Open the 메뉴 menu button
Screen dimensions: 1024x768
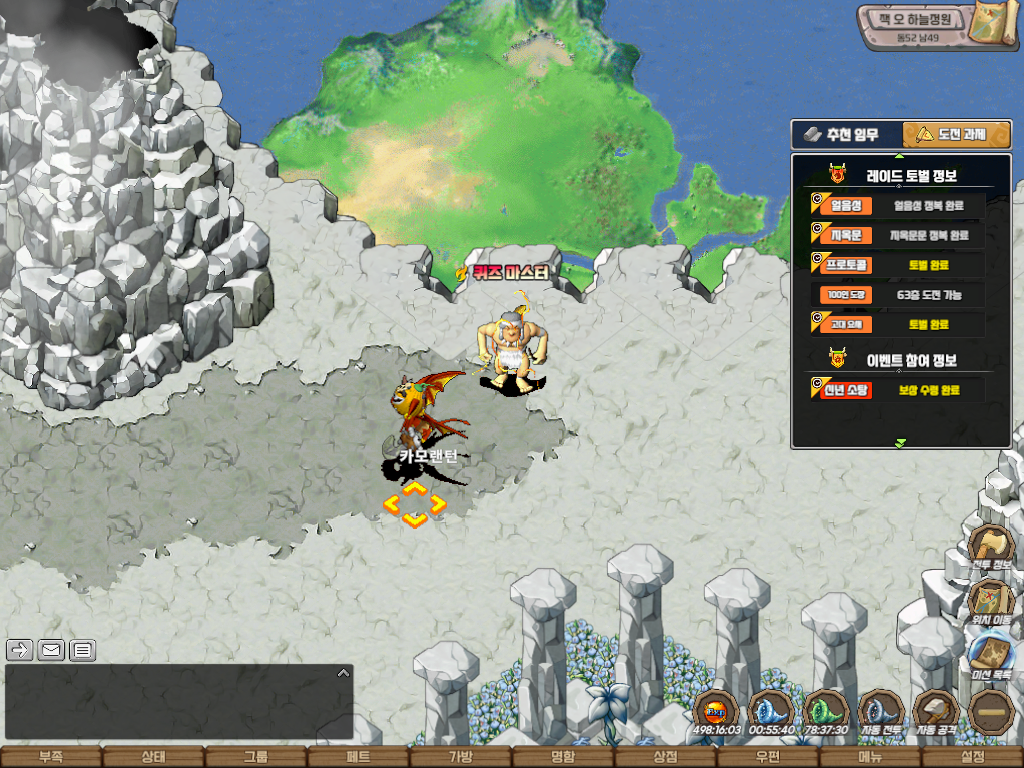pos(870,757)
